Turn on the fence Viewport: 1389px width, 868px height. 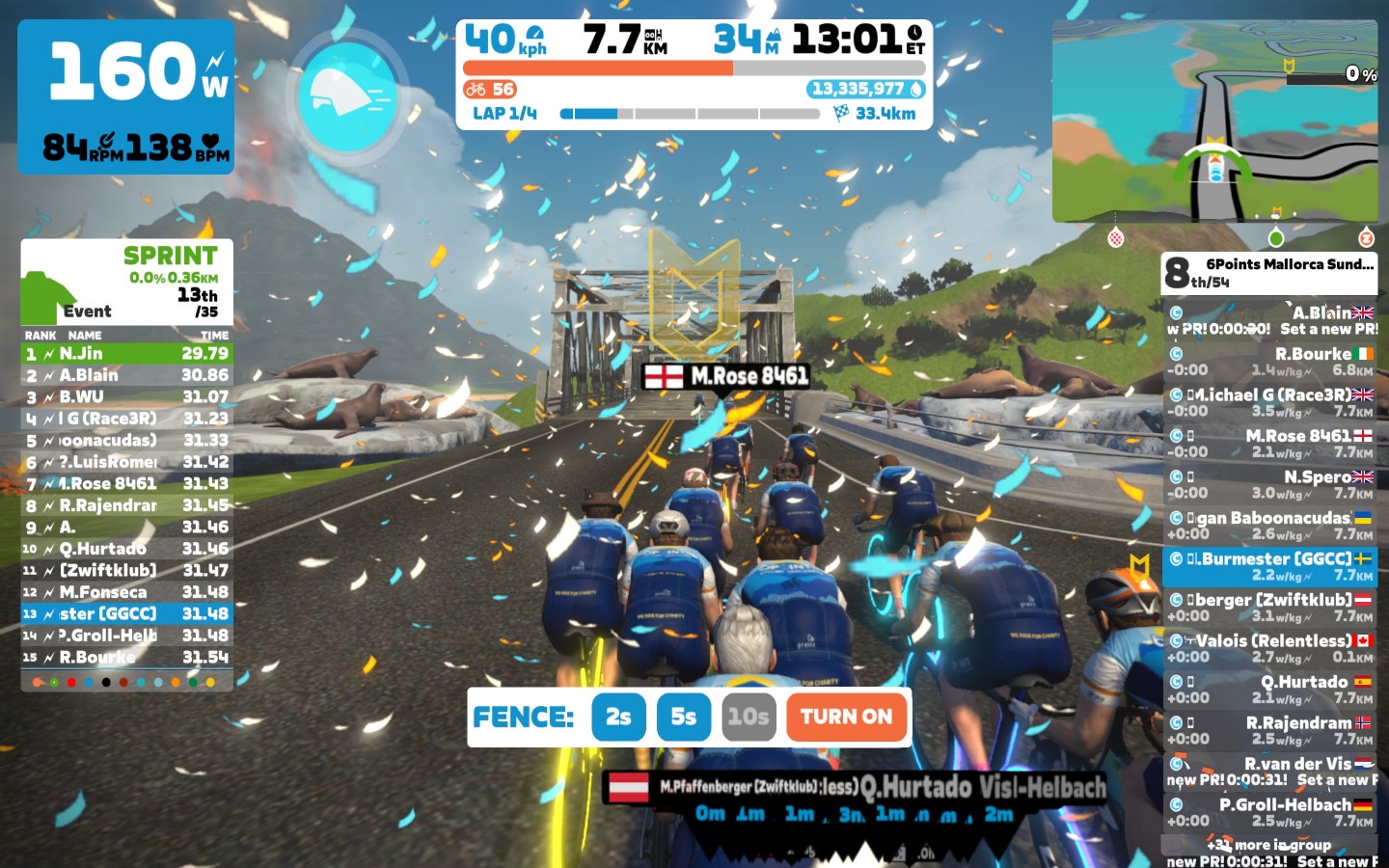click(846, 717)
